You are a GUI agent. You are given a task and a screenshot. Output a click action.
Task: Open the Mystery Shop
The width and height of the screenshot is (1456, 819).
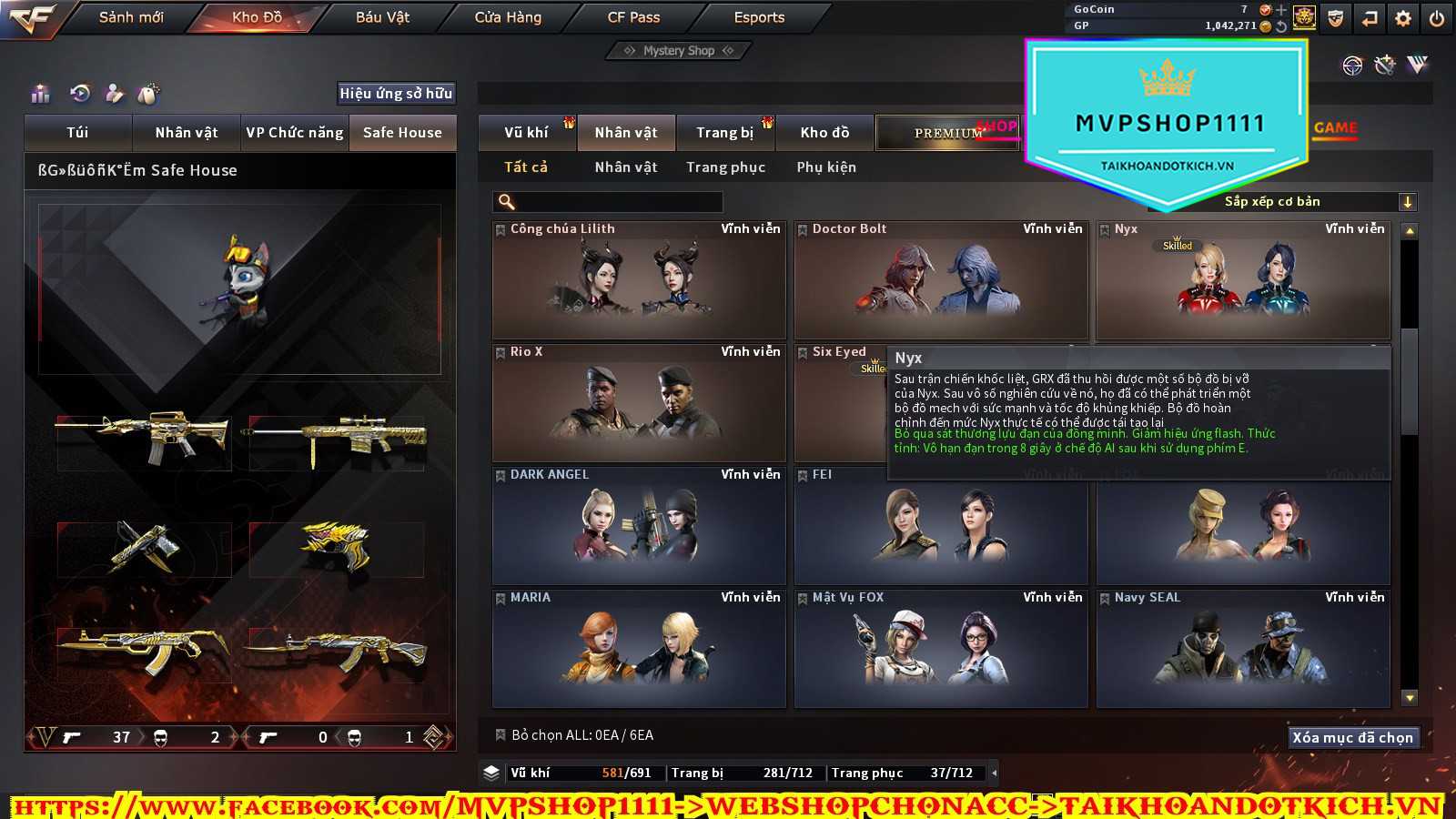pos(678,51)
